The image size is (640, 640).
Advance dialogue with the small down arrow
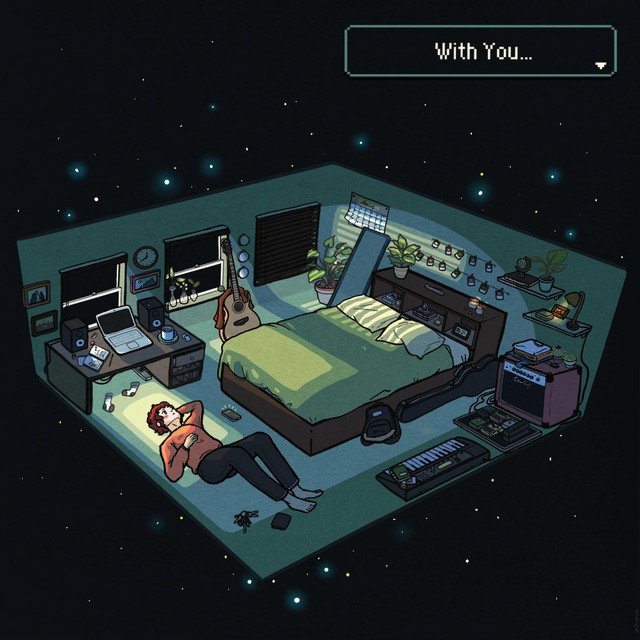[600, 65]
